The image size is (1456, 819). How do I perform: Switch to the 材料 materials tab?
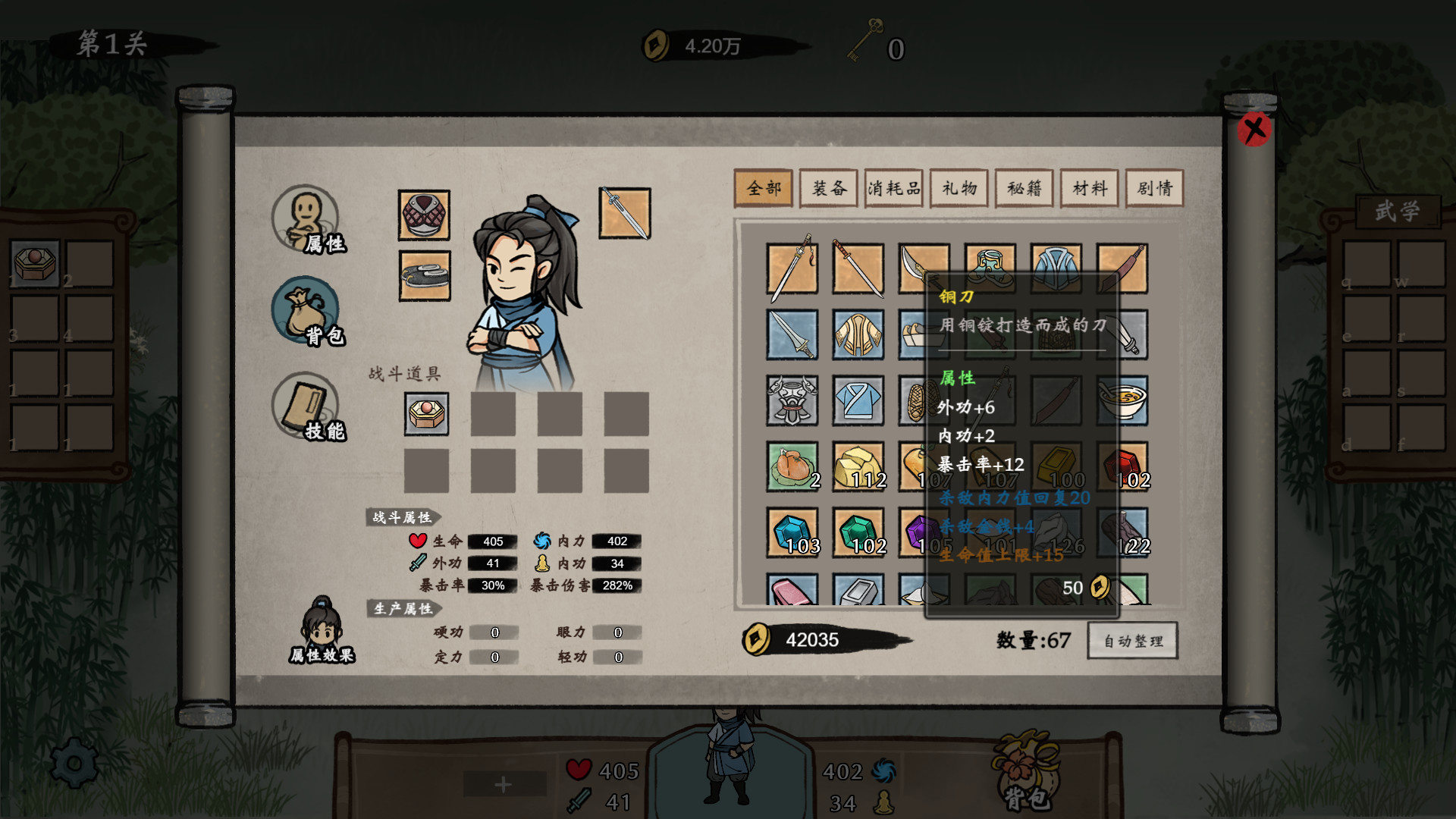click(1090, 188)
